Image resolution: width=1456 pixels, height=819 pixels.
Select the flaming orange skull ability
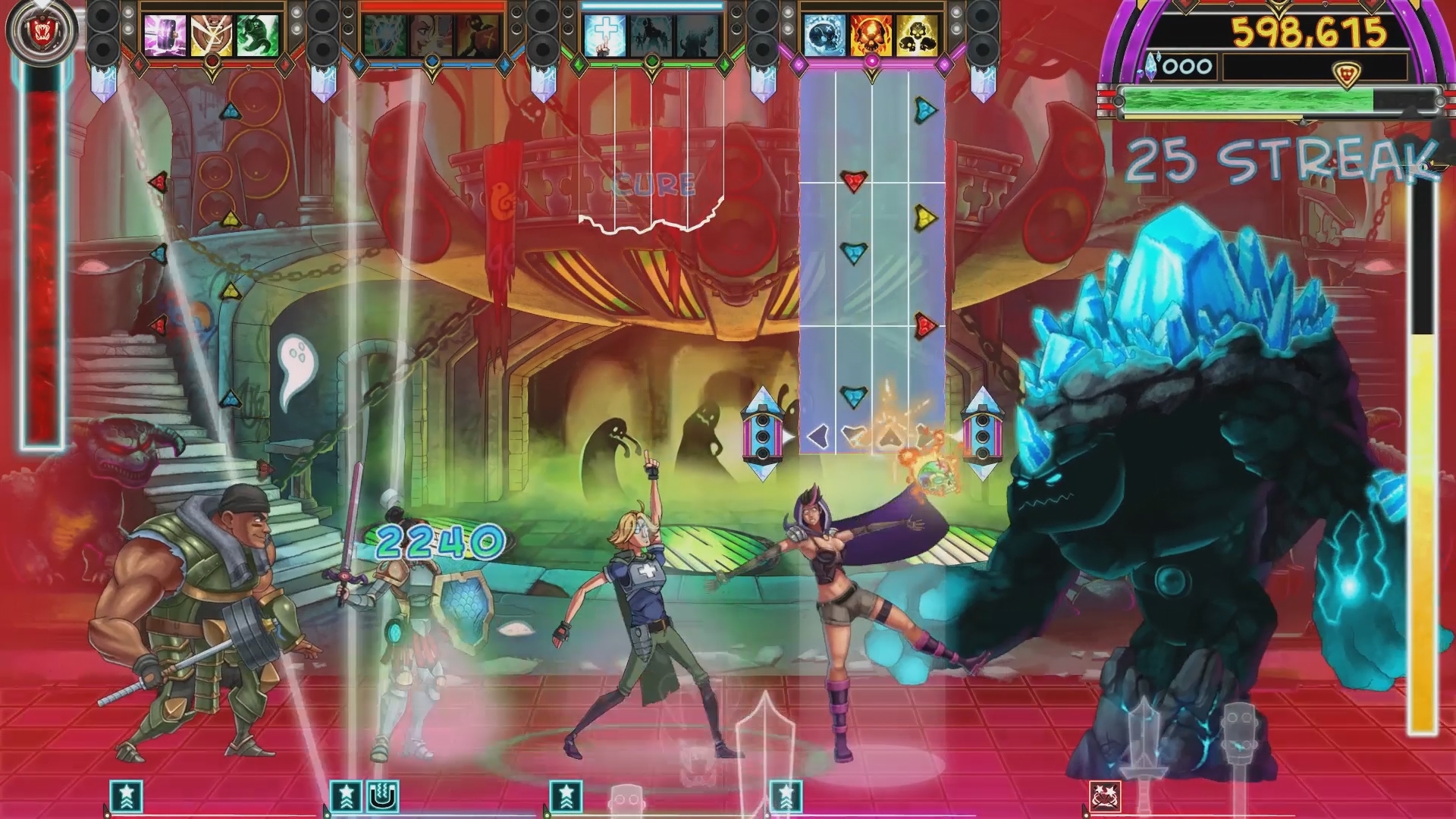pyautogui.click(x=872, y=36)
